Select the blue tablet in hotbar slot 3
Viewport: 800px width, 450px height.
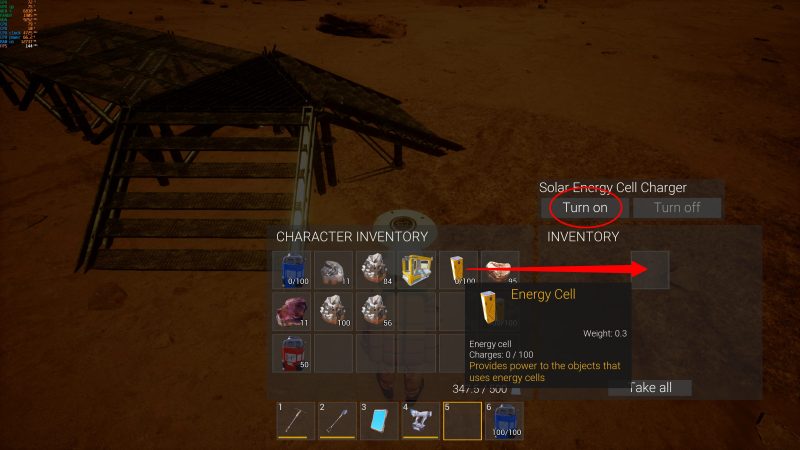(x=378, y=420)
